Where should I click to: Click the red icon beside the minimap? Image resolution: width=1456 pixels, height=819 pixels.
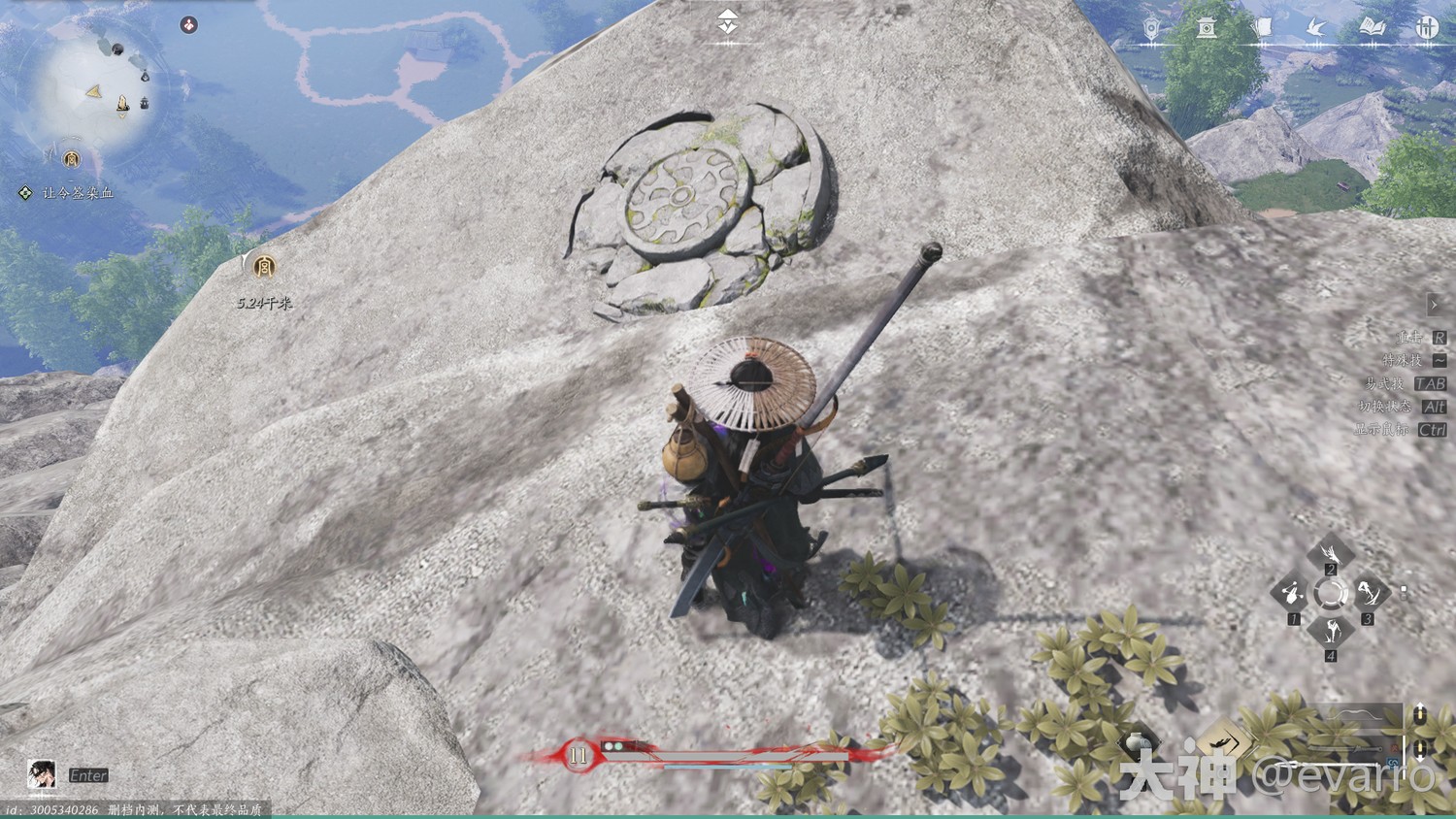189,25
